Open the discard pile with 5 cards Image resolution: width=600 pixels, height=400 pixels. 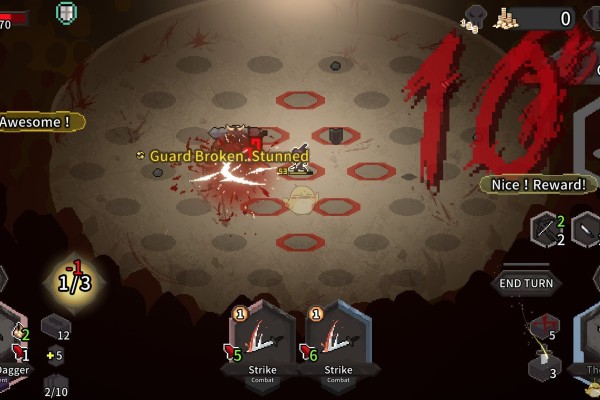point(544,328)
